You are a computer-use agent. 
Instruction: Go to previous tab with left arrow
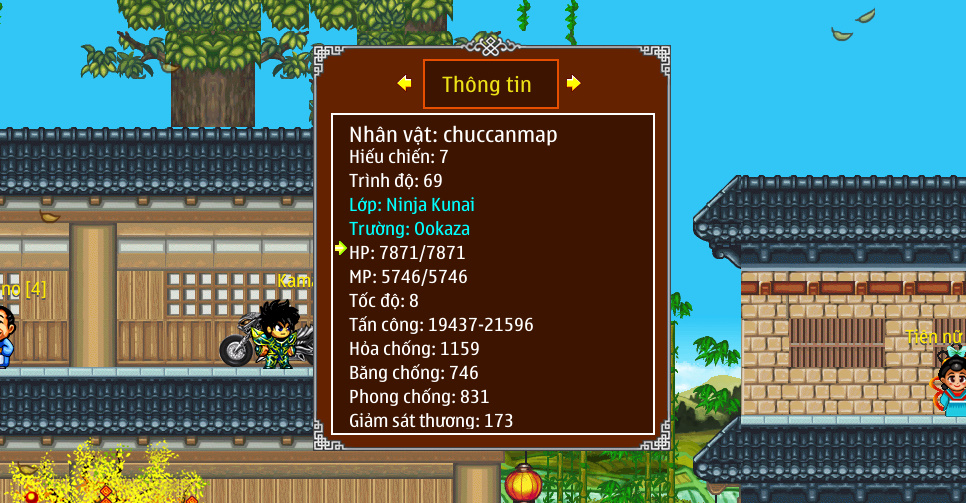click(x=404, y=84)
